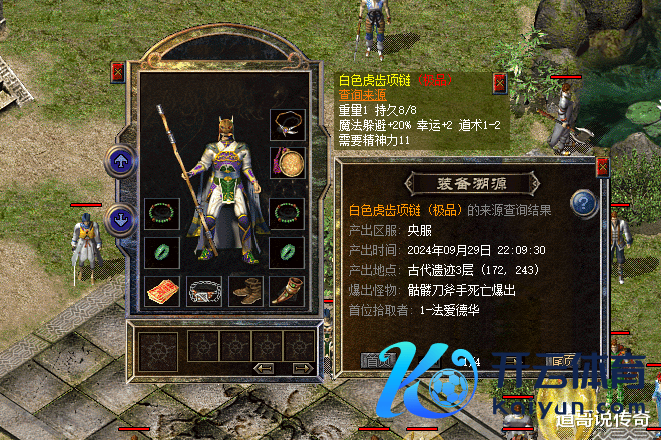Select the equipped necklace slot
This screenshot has height=440, width=661.
coord(288,125)
